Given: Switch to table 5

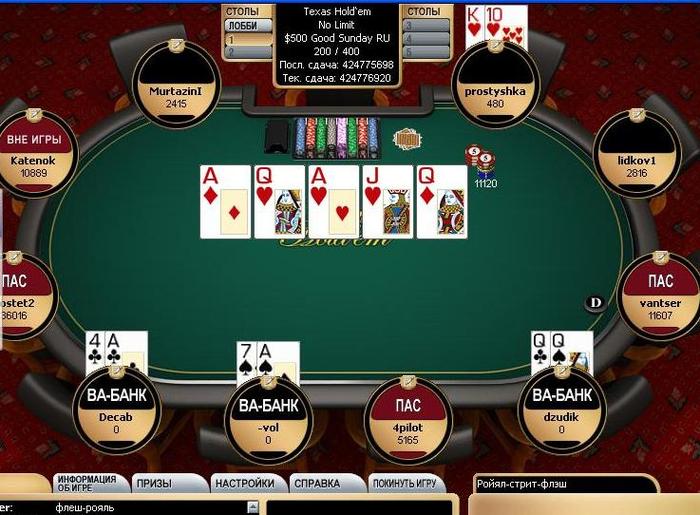Looking at the screenshot, I should tap(425, 52).
